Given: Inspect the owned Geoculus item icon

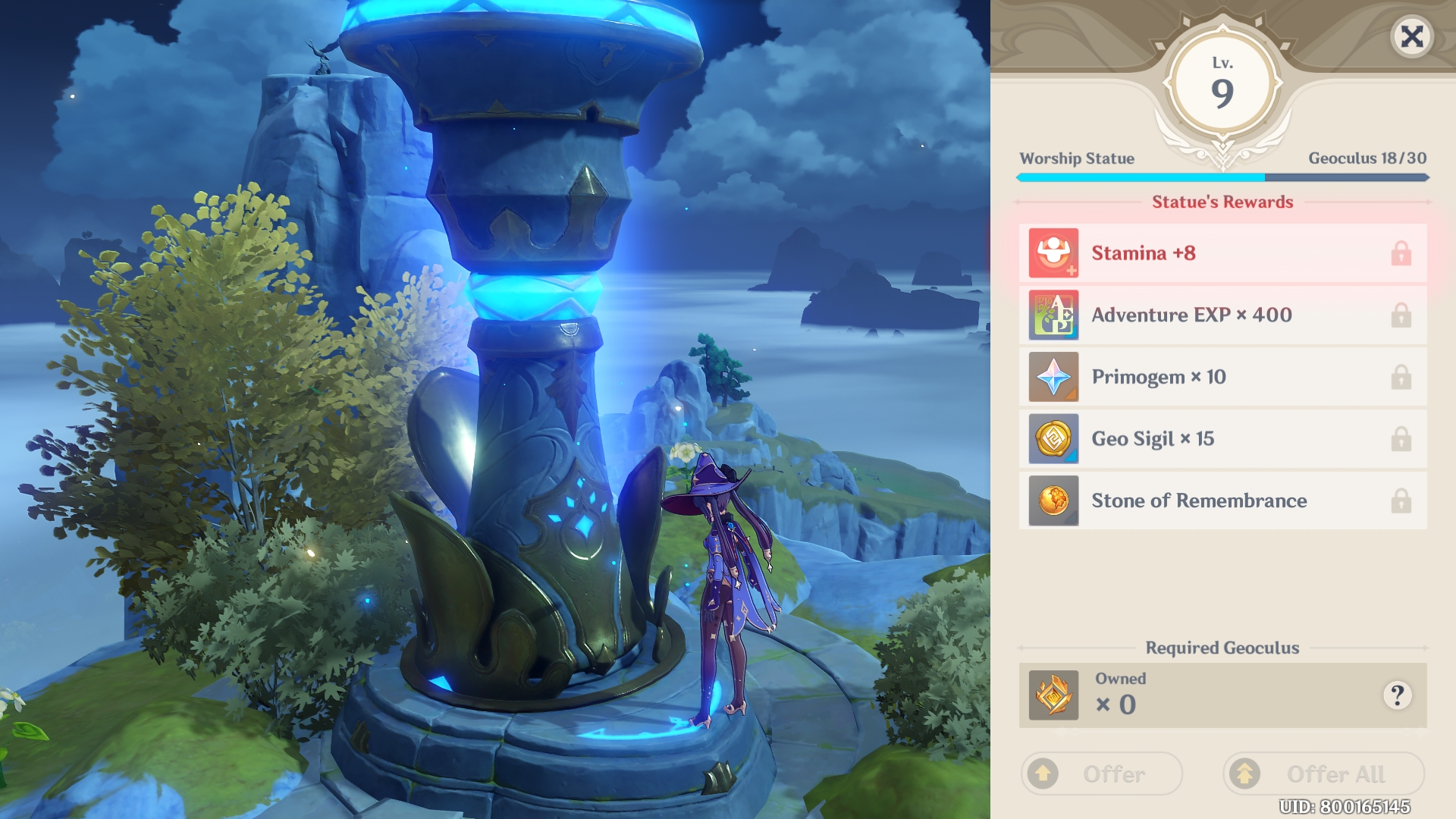Looking at the screenshot, I should coord(1053,695).
